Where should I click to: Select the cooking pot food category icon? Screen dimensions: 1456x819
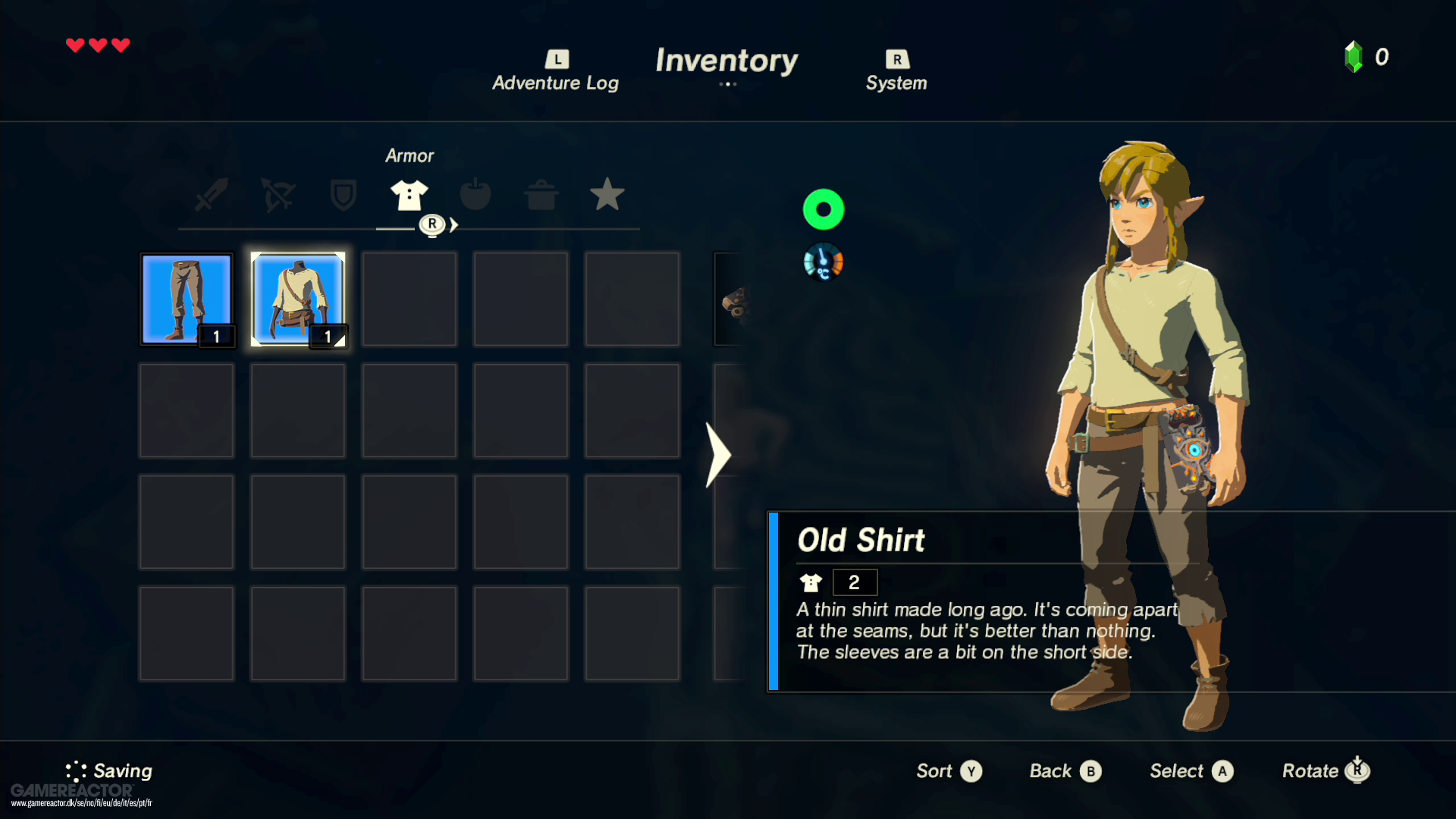541,195
